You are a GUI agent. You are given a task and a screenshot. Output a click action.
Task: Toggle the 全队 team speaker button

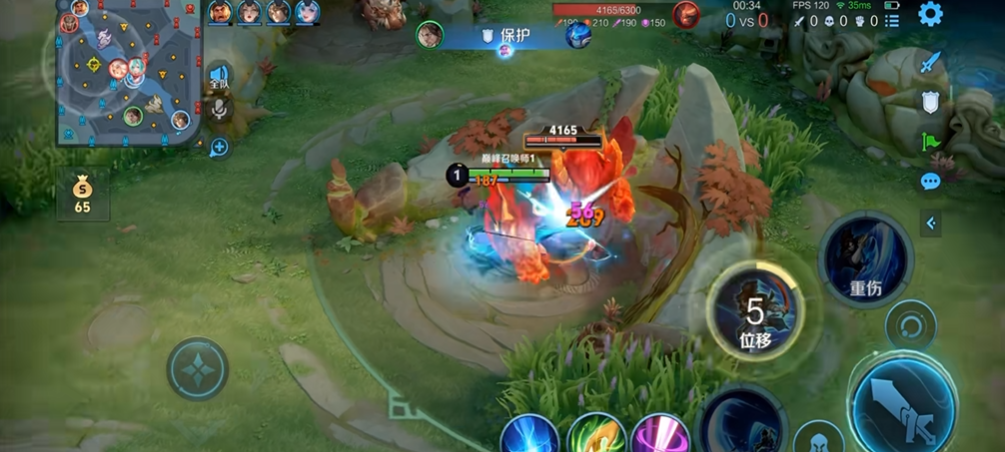218,76
